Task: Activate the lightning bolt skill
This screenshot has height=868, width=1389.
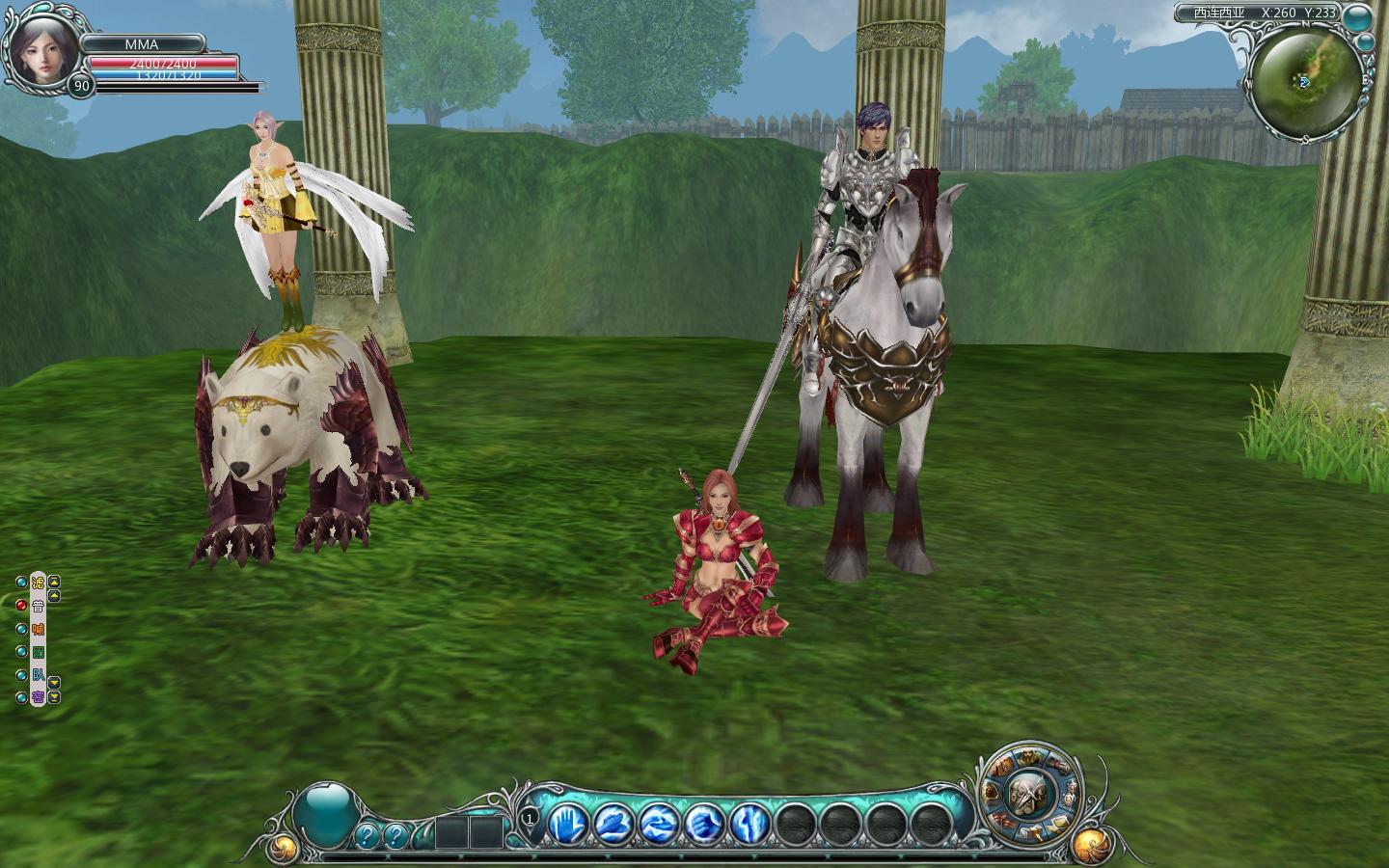Action: (x=749, y=824)
